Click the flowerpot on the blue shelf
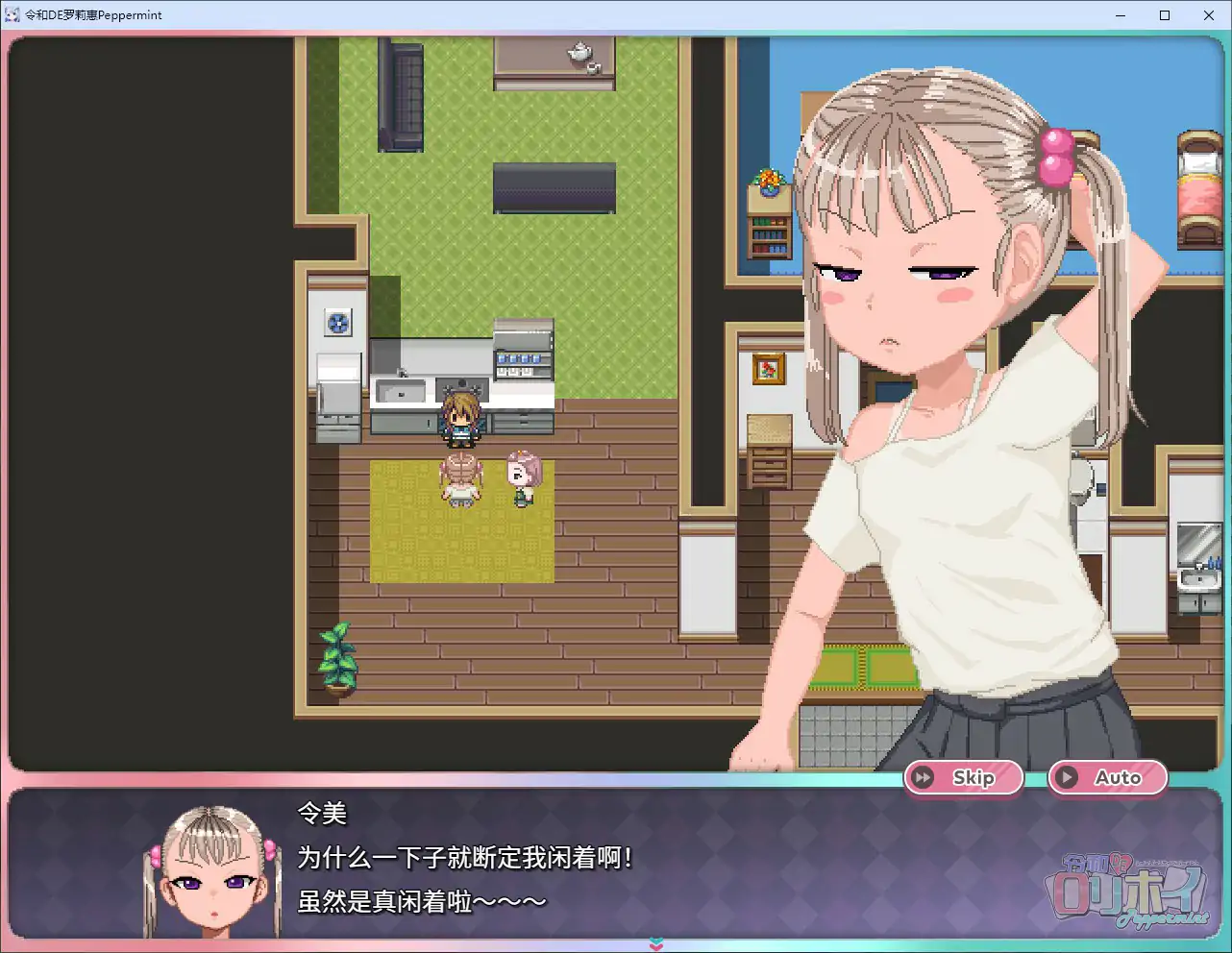The width and height of the screenshot is (1232, 953). click(769, 183)
